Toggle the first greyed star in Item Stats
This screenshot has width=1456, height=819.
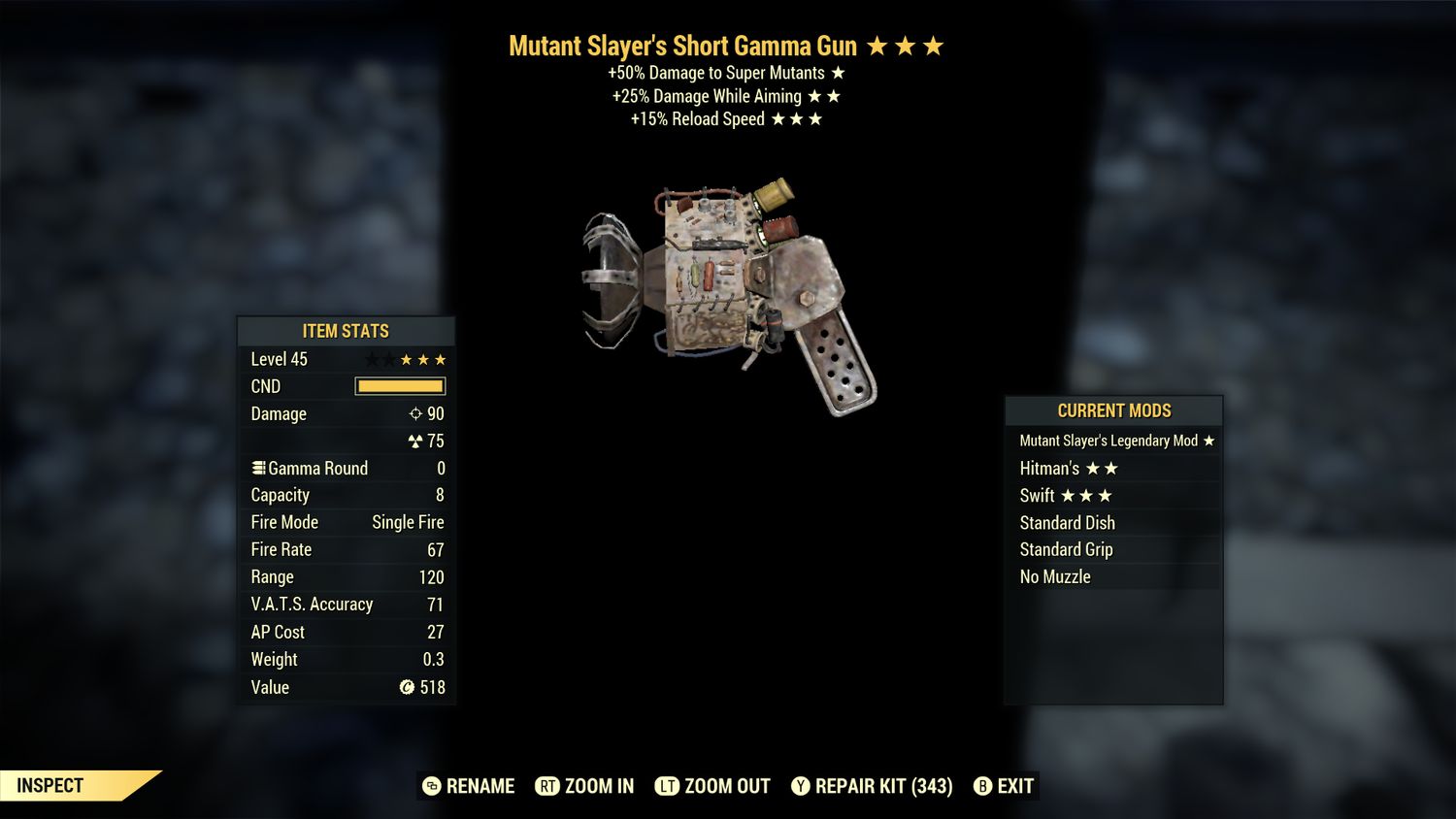pyautogui.click(x=375, y=359)
